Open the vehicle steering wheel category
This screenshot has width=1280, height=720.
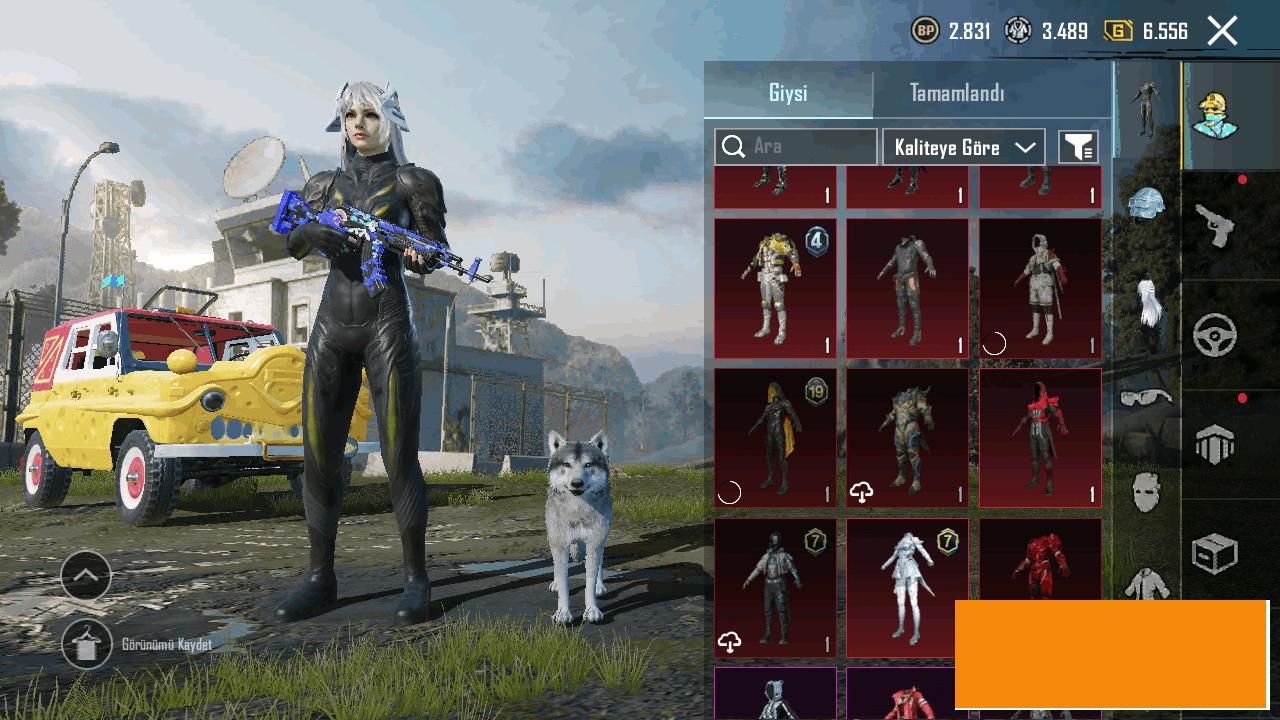(x=1215, y=336)
